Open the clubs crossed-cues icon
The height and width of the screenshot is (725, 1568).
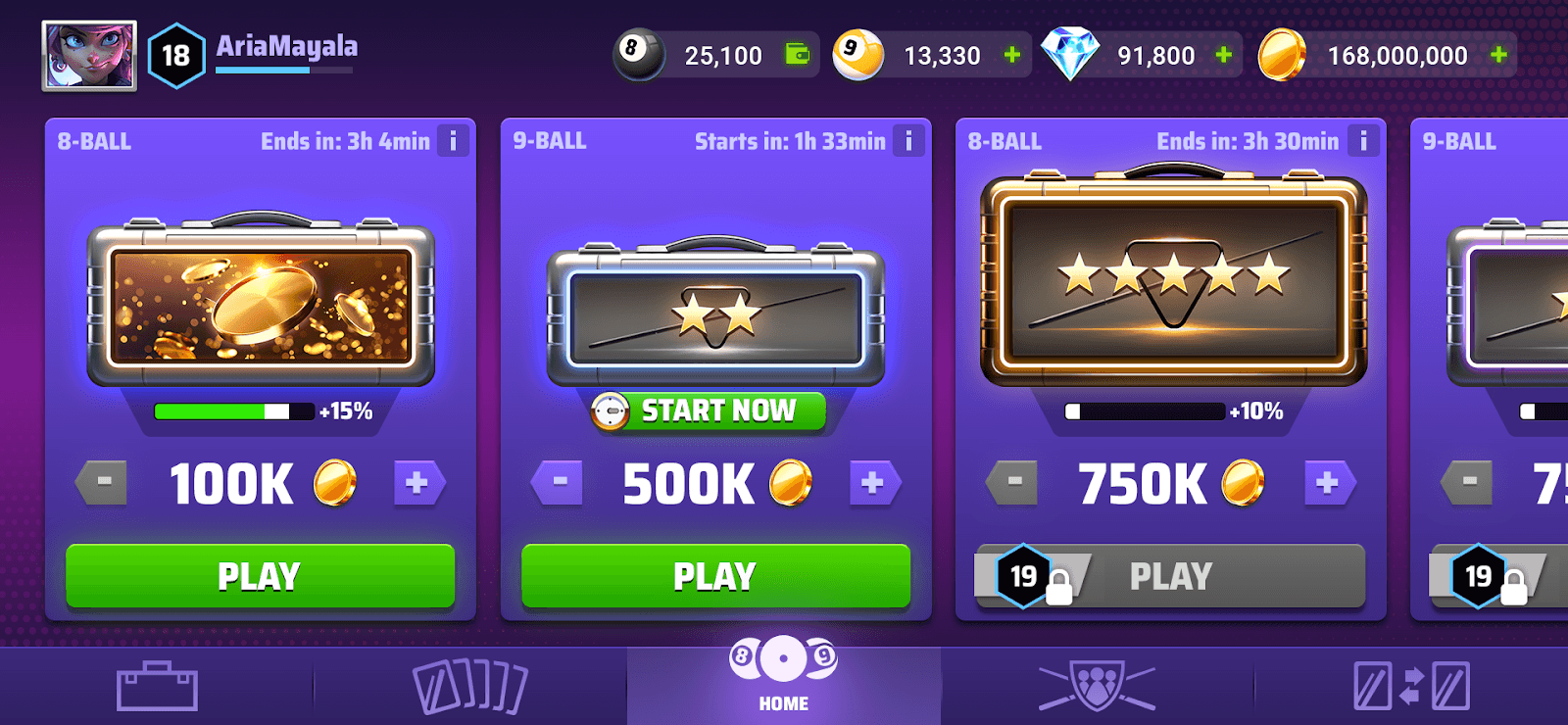point(1098,684)
